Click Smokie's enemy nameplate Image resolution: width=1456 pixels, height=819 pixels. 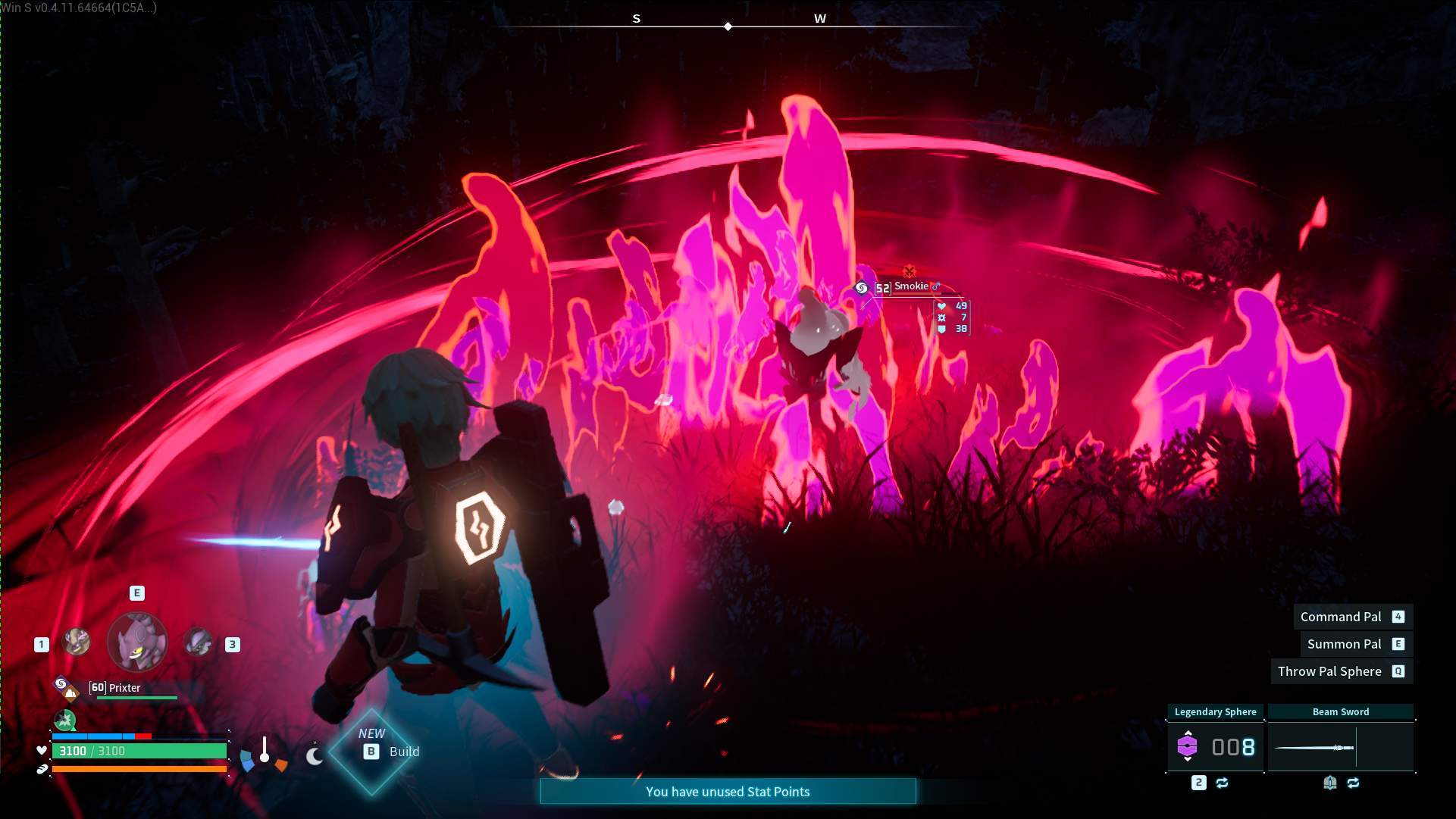910,286
